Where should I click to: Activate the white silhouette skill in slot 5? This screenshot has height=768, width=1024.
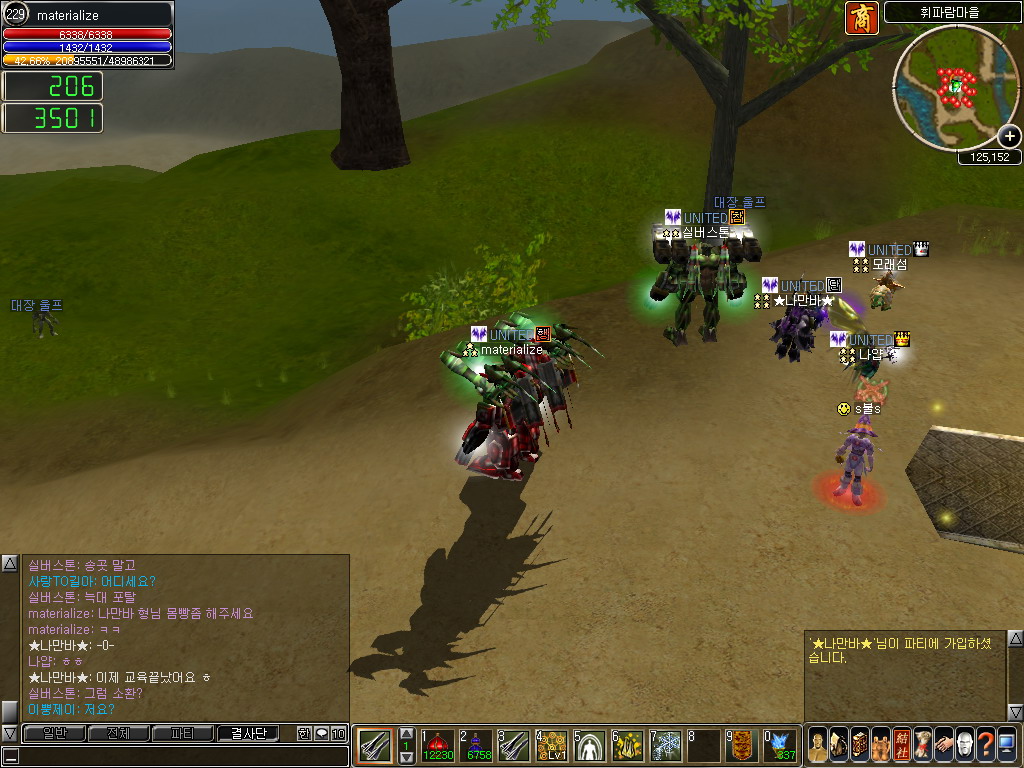point(591,746)
